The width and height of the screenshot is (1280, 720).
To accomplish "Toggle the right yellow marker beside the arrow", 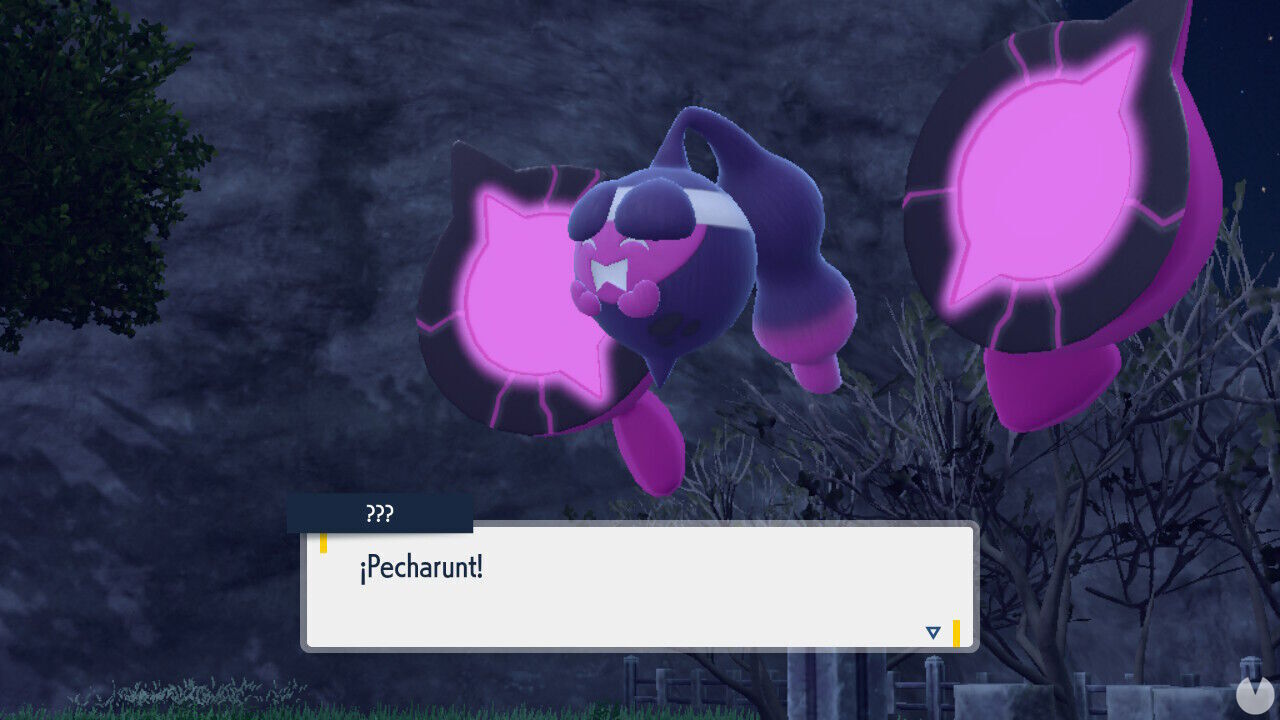I will (957, 631).
